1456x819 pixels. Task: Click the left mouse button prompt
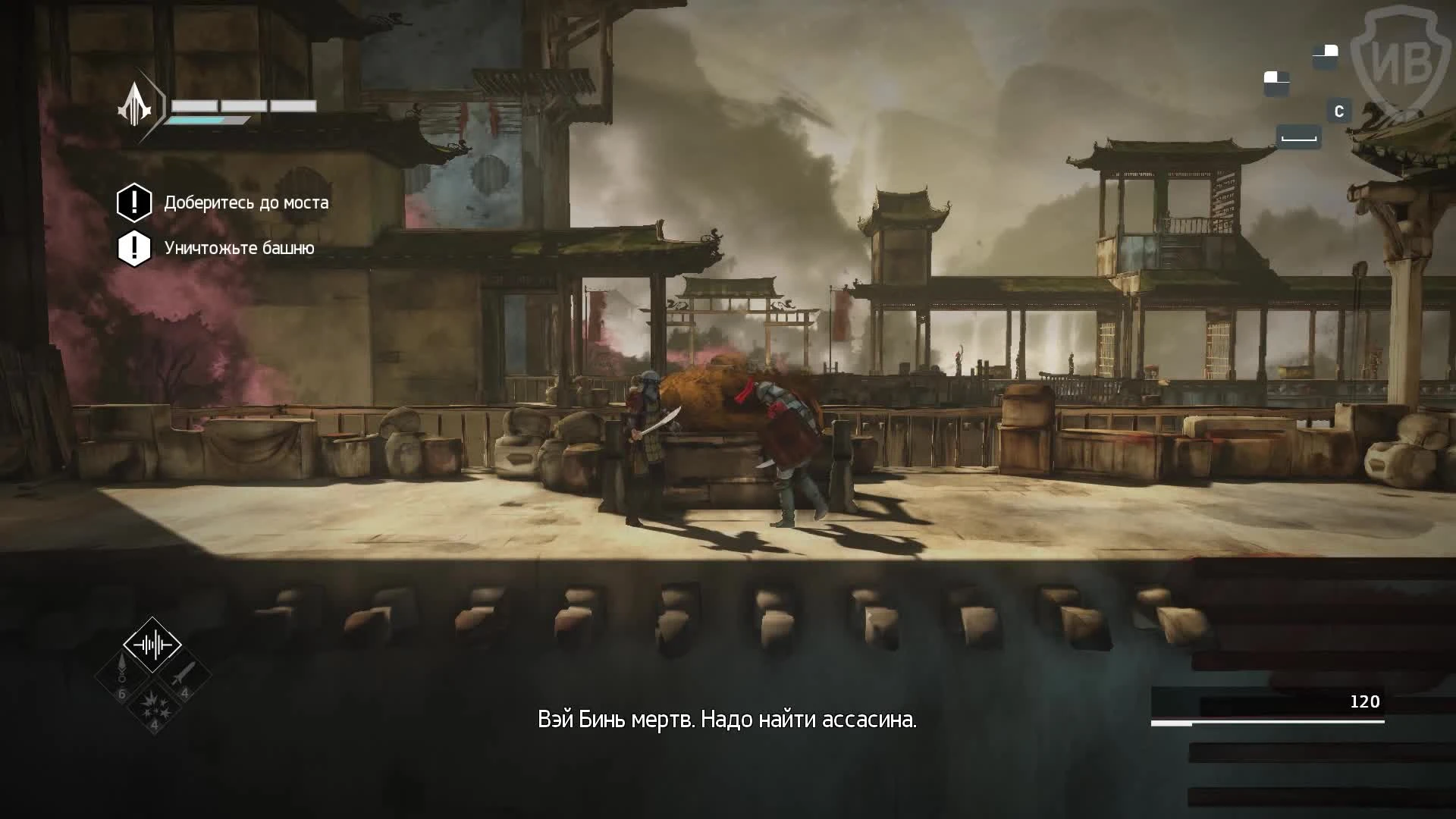point(1275,82)
